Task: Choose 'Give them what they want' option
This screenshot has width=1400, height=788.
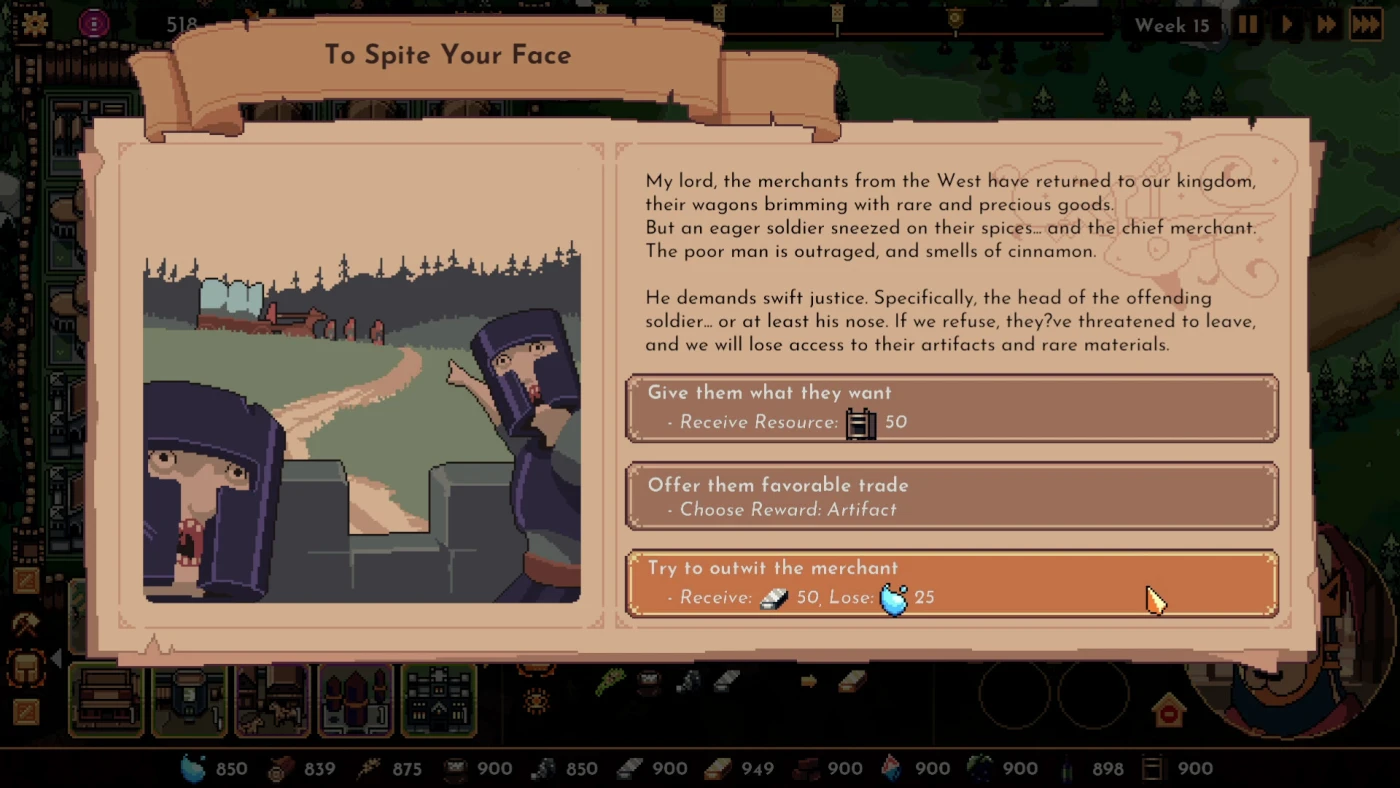Action: click(951, 407)
